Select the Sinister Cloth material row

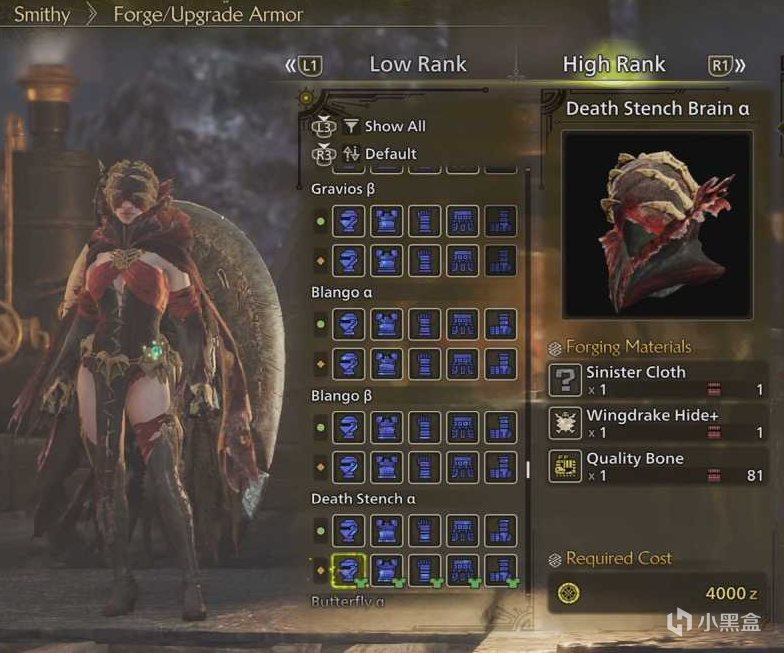point(659,380)
